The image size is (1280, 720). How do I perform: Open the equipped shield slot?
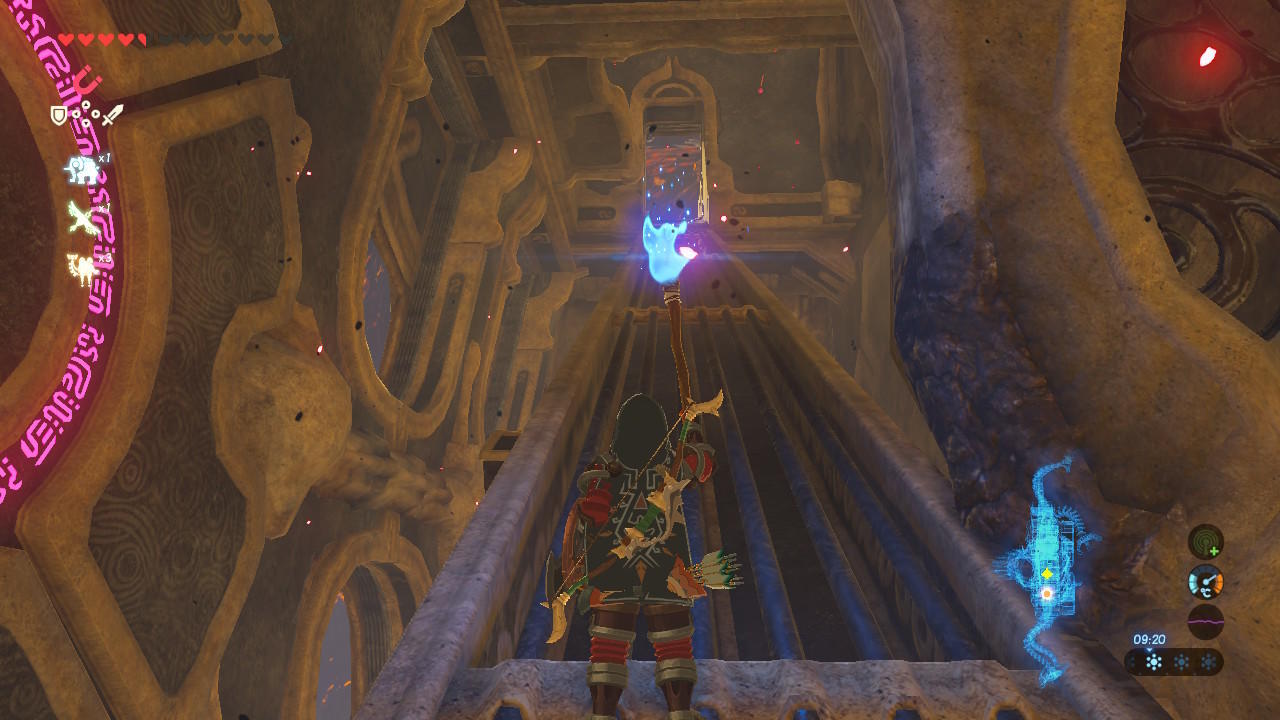(59, 116)
